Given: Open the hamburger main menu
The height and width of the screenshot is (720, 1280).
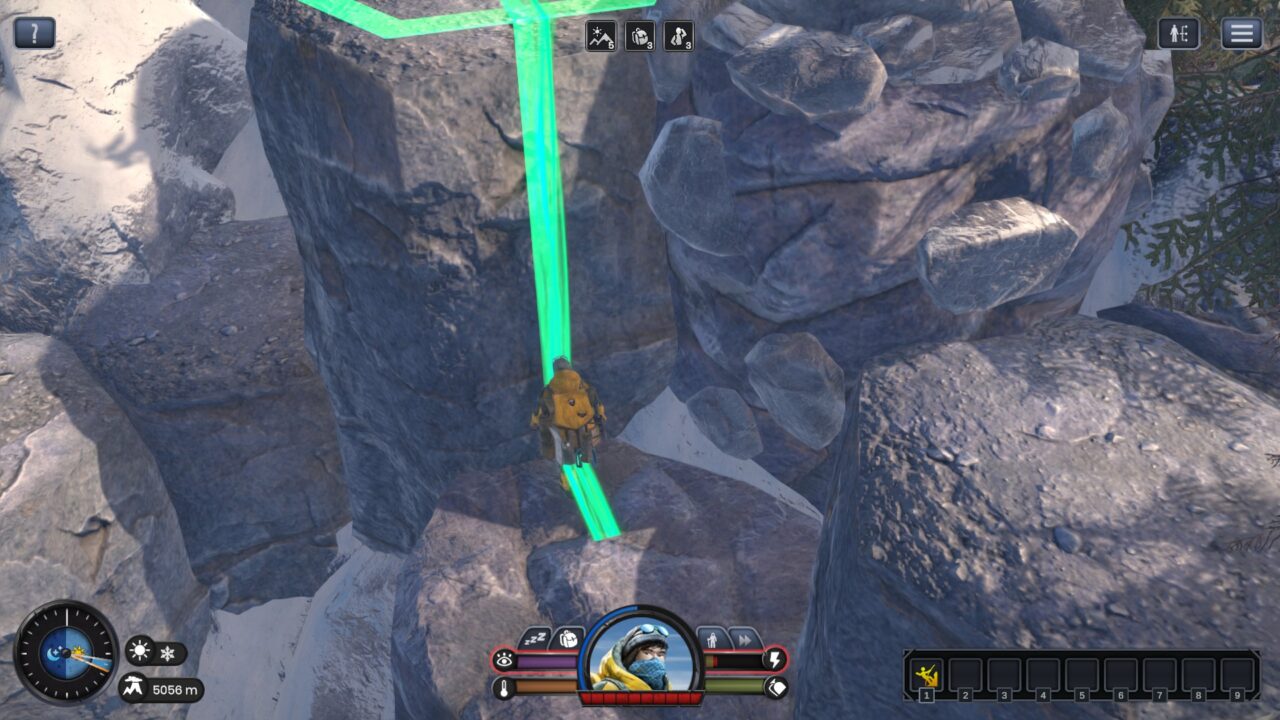Looking at the screenshot, I should tap(1241, 33).
